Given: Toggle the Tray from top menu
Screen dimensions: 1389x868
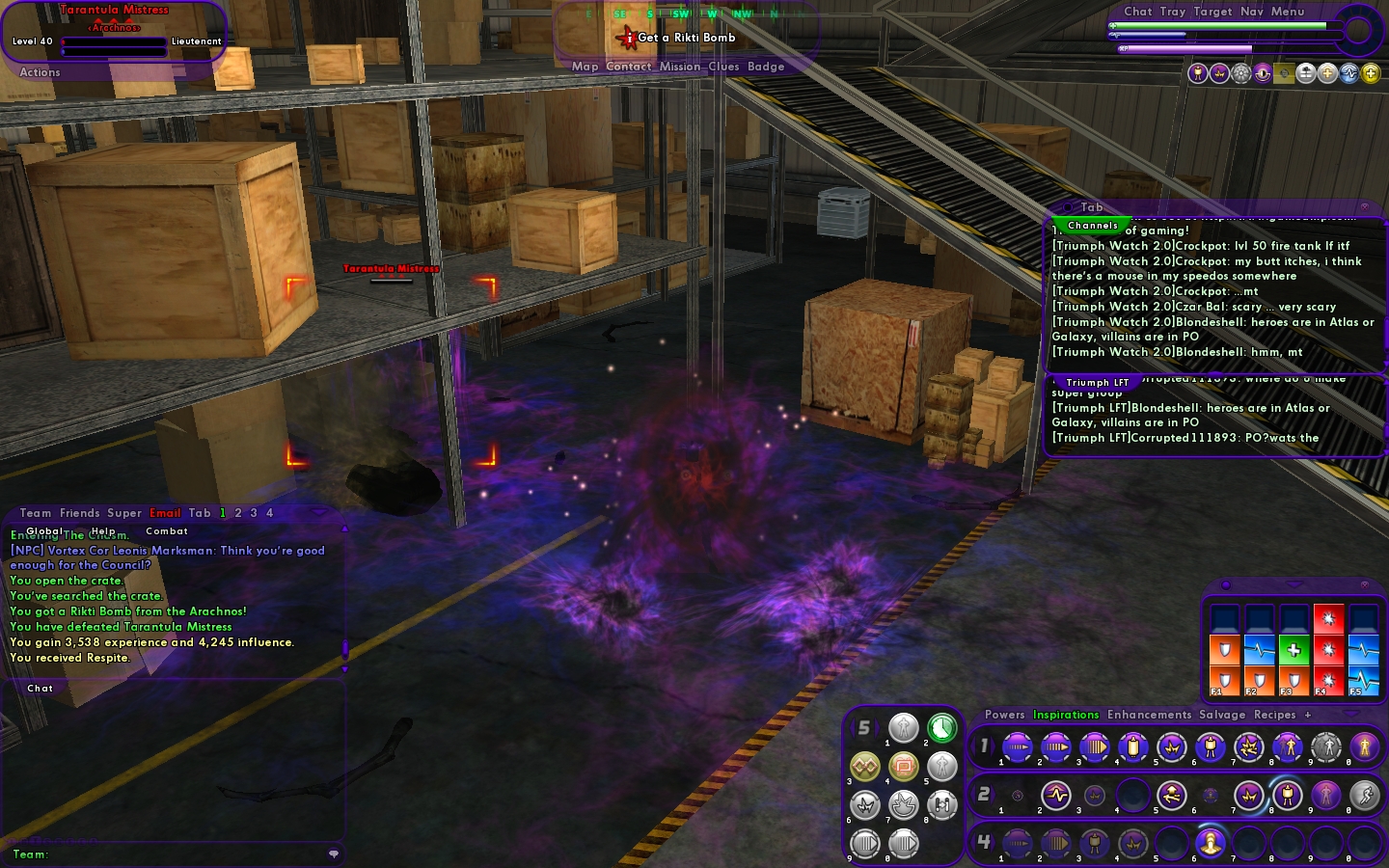Looking at the screenshot, I should tap(1173, 12).
